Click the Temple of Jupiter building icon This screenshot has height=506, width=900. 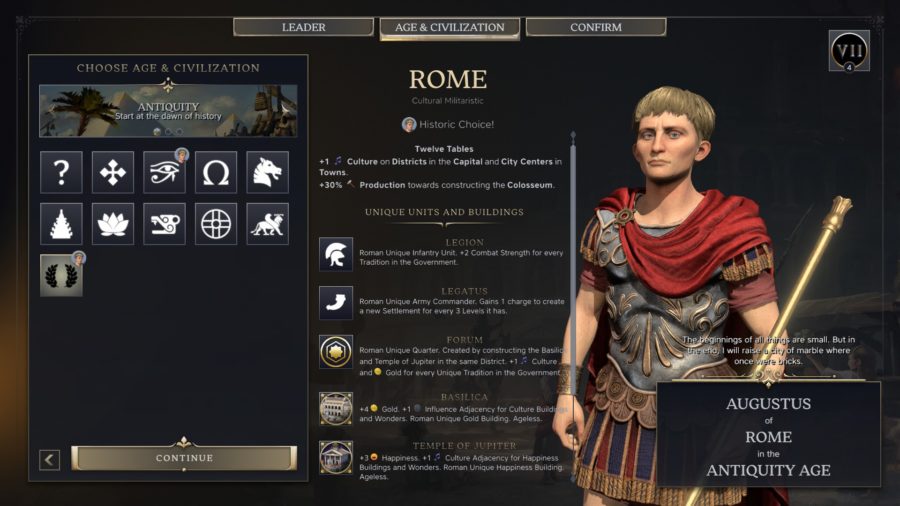[x=336, y=457]
